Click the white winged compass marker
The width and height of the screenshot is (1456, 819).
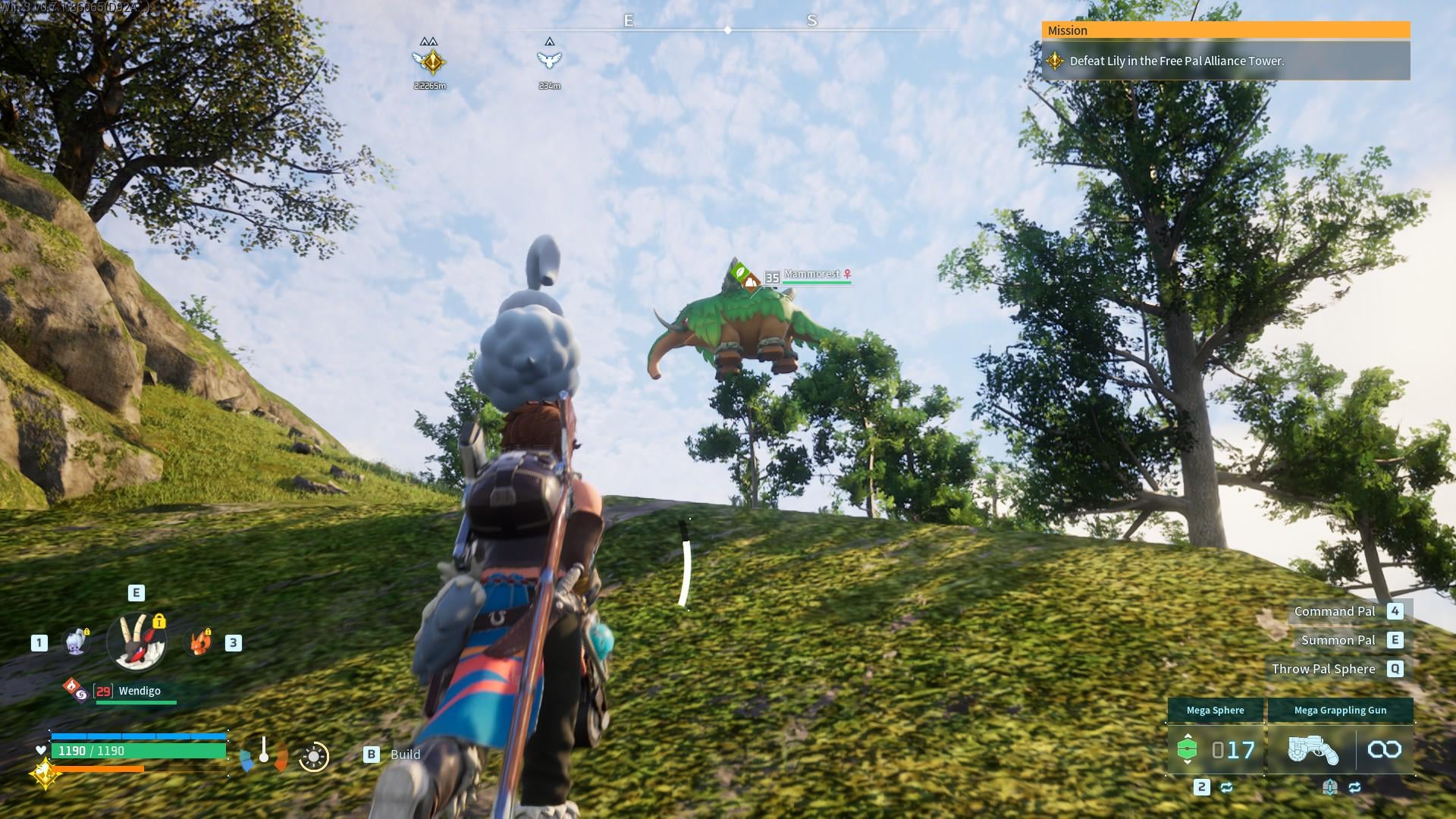[549, 59]
